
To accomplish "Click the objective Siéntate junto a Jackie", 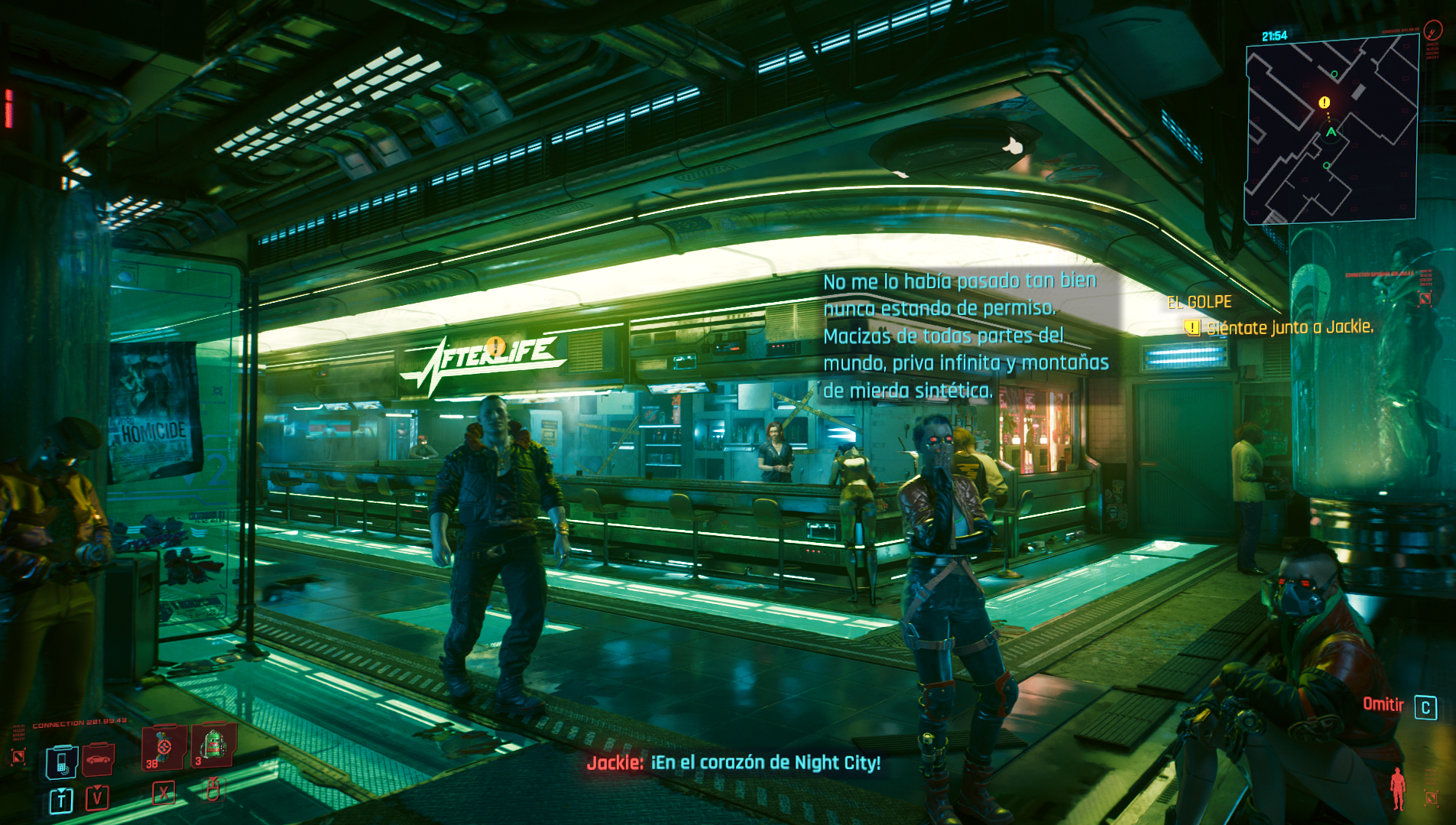I will click(x=1289, y=328).
